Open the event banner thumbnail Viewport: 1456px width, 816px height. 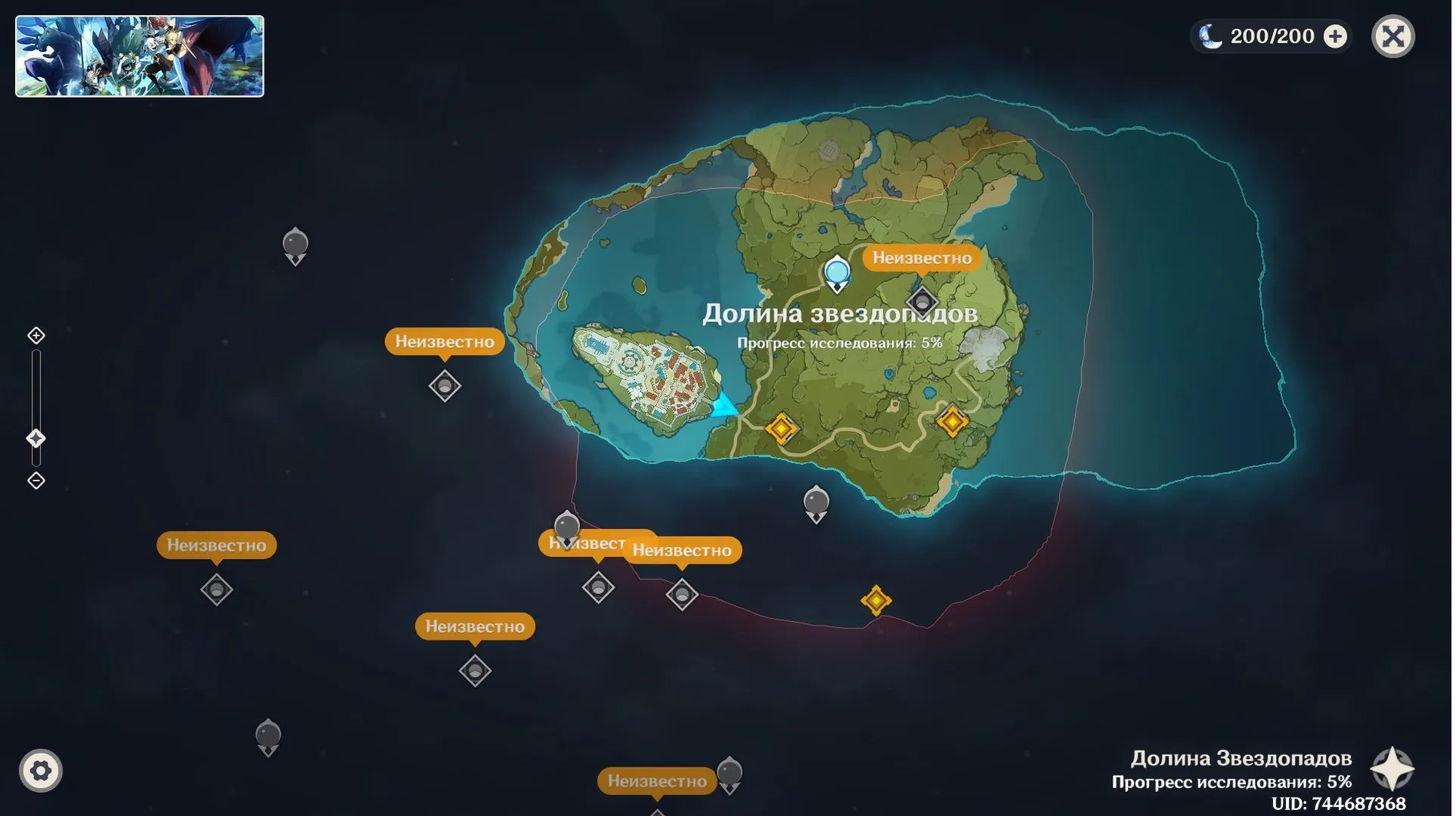[140, 57]
